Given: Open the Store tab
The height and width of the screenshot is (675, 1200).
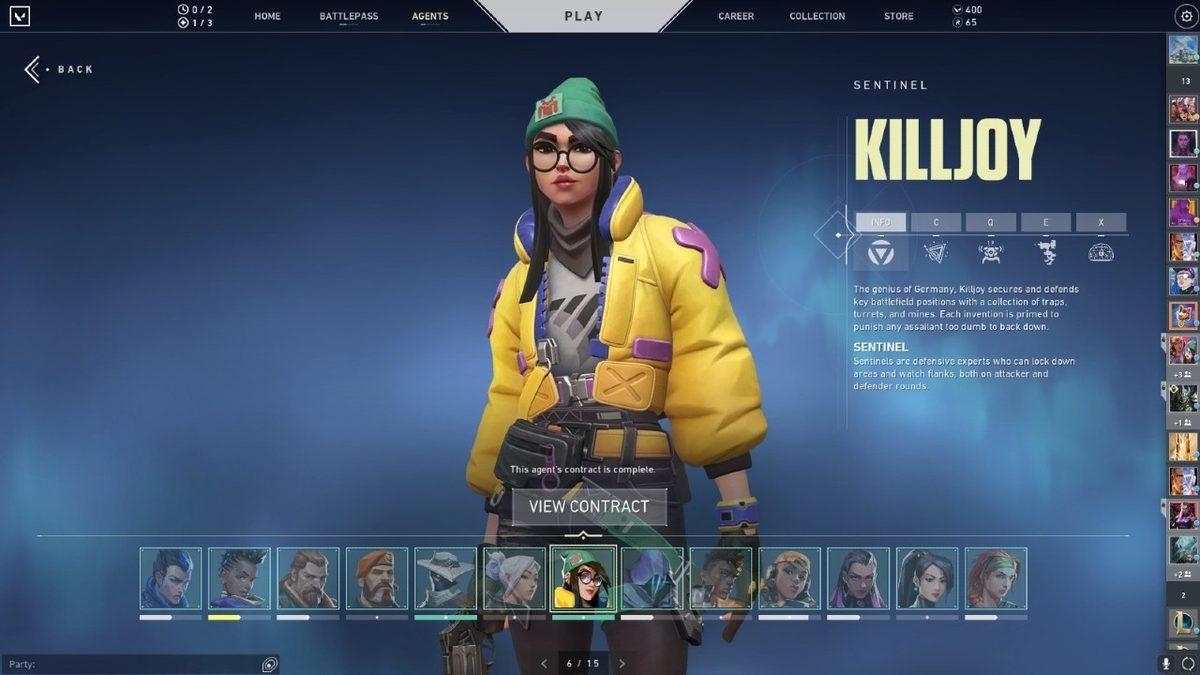Looking at the screenshot, I should tap(898, 16).
